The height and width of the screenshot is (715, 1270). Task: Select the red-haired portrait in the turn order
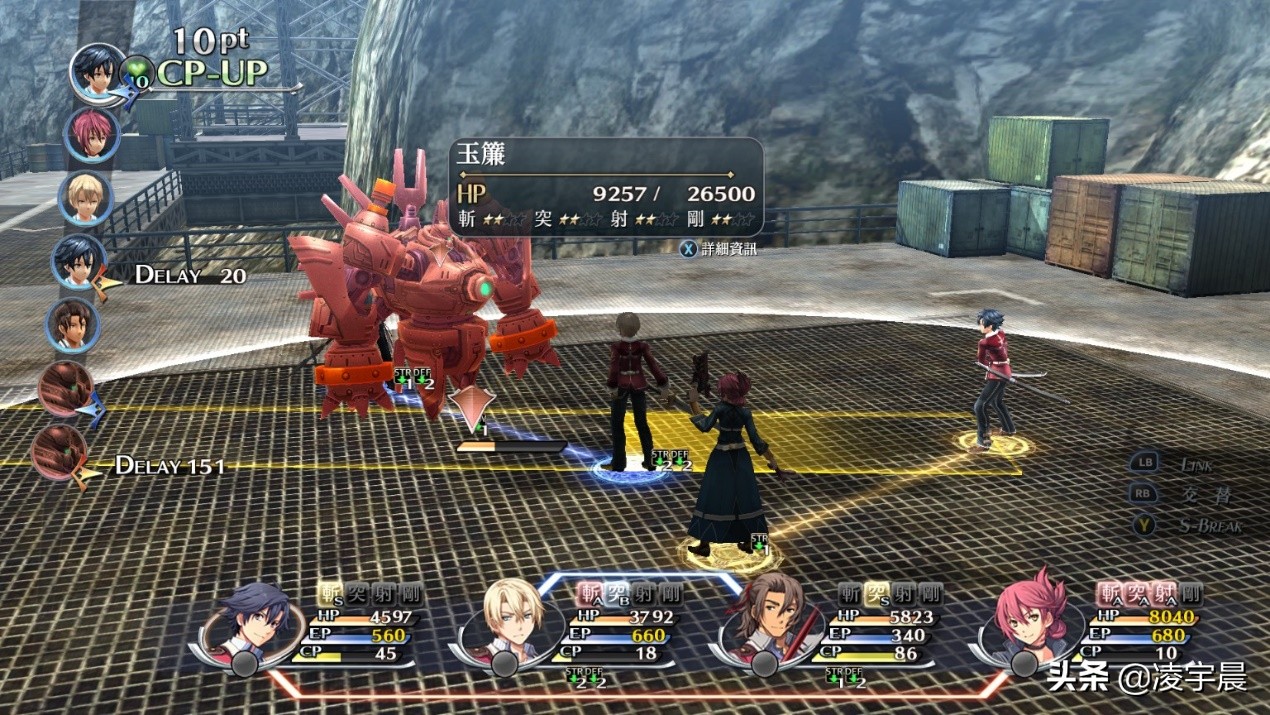(91, 135)
